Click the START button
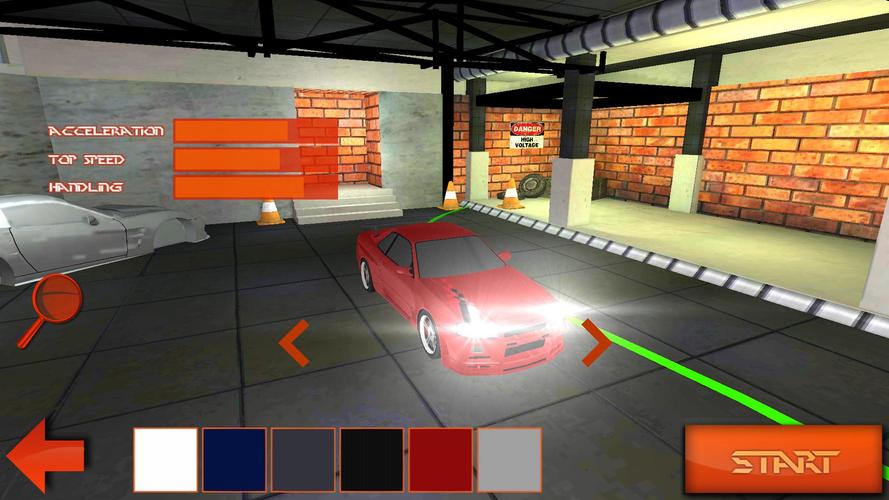 (x=783, y=460)
